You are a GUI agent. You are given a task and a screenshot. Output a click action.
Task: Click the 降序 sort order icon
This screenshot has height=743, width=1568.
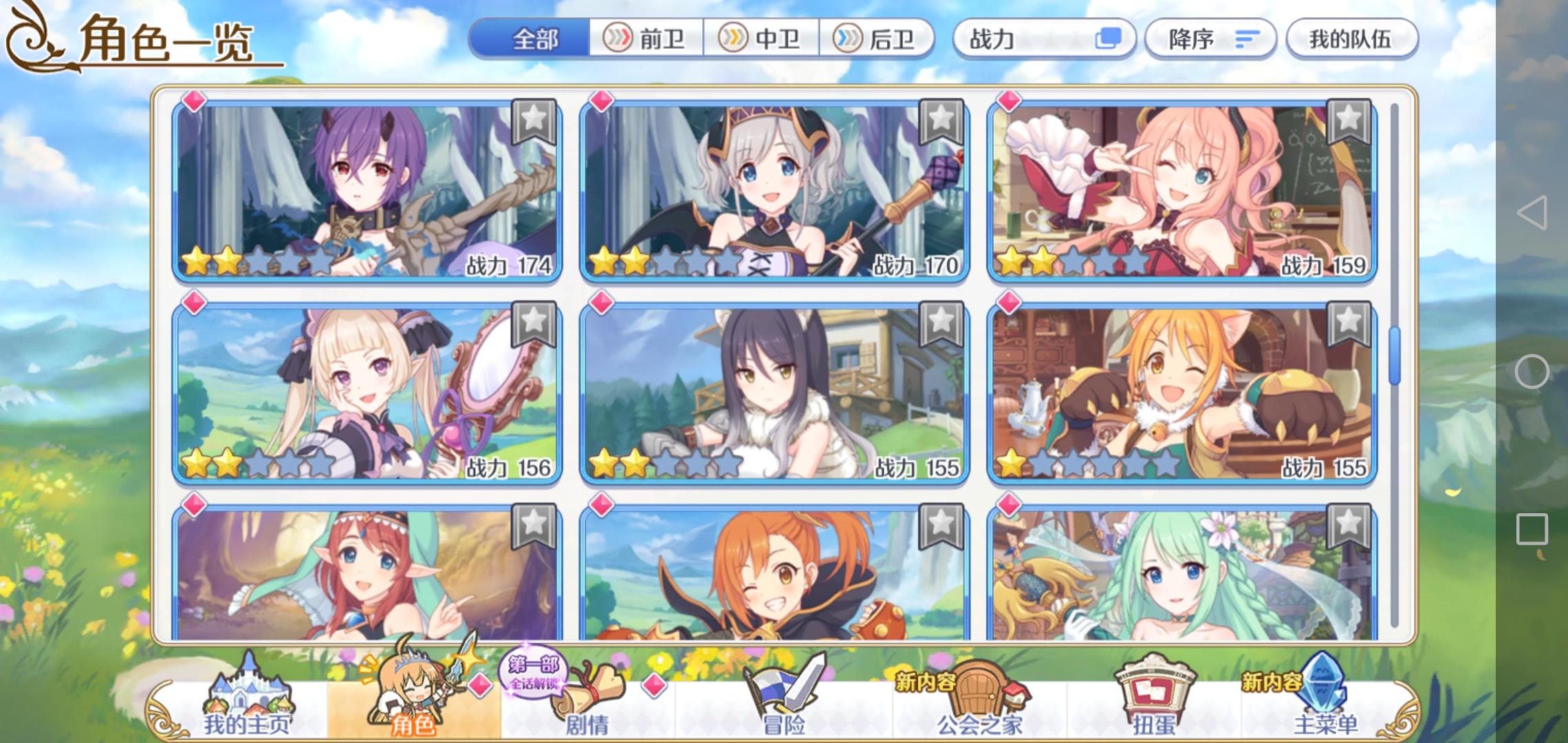[1250, 39]
